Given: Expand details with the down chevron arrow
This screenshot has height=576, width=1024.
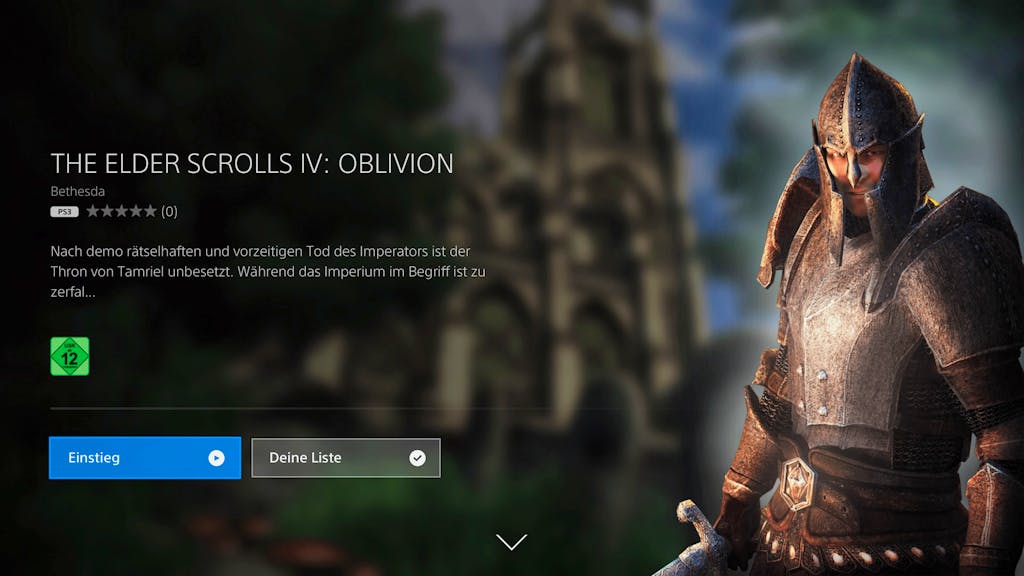Looking at the screenshot, I should (x=511, y=542).
